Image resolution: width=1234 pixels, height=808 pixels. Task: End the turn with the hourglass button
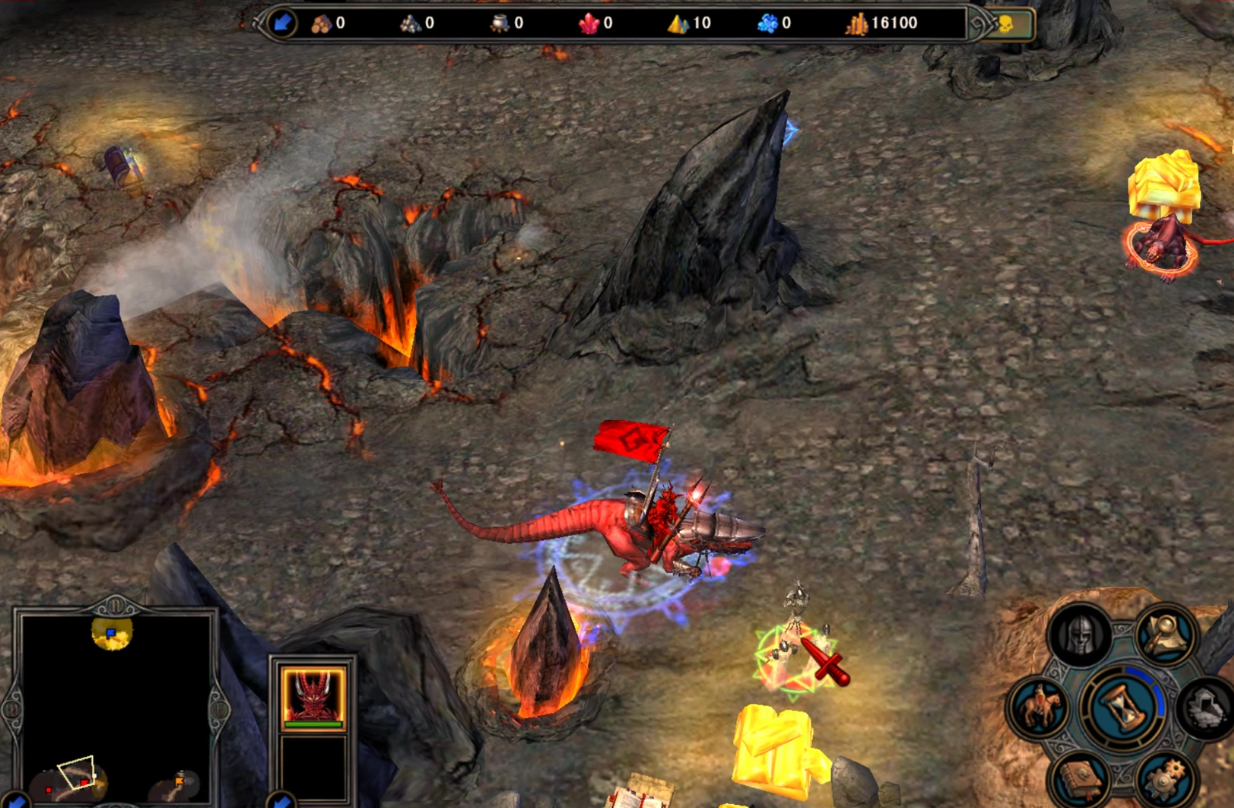(1120, 706)
